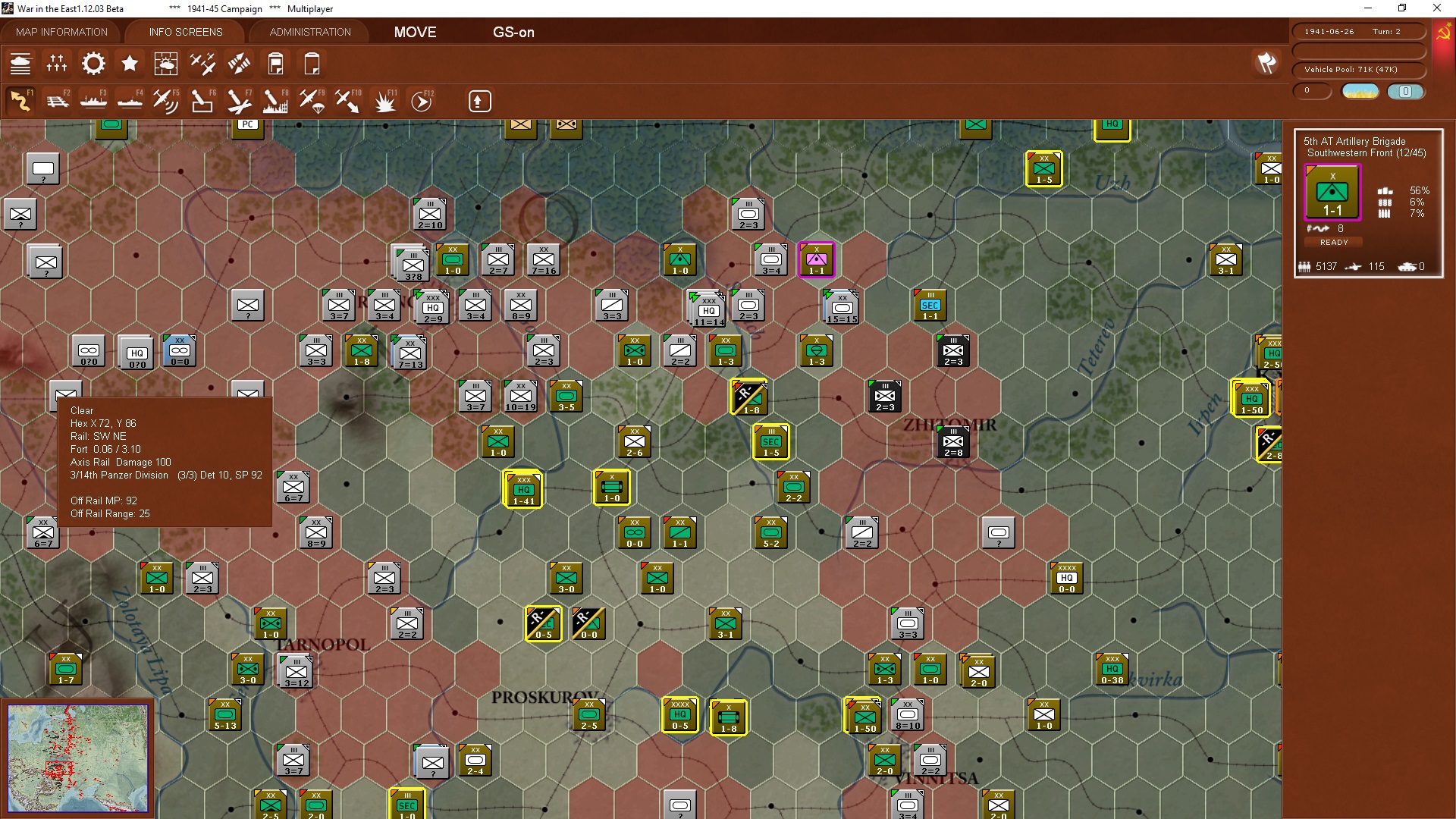Open the Turn 2 date display
The width and height of the screenshot is (1456, 819).
(1360, 31)
